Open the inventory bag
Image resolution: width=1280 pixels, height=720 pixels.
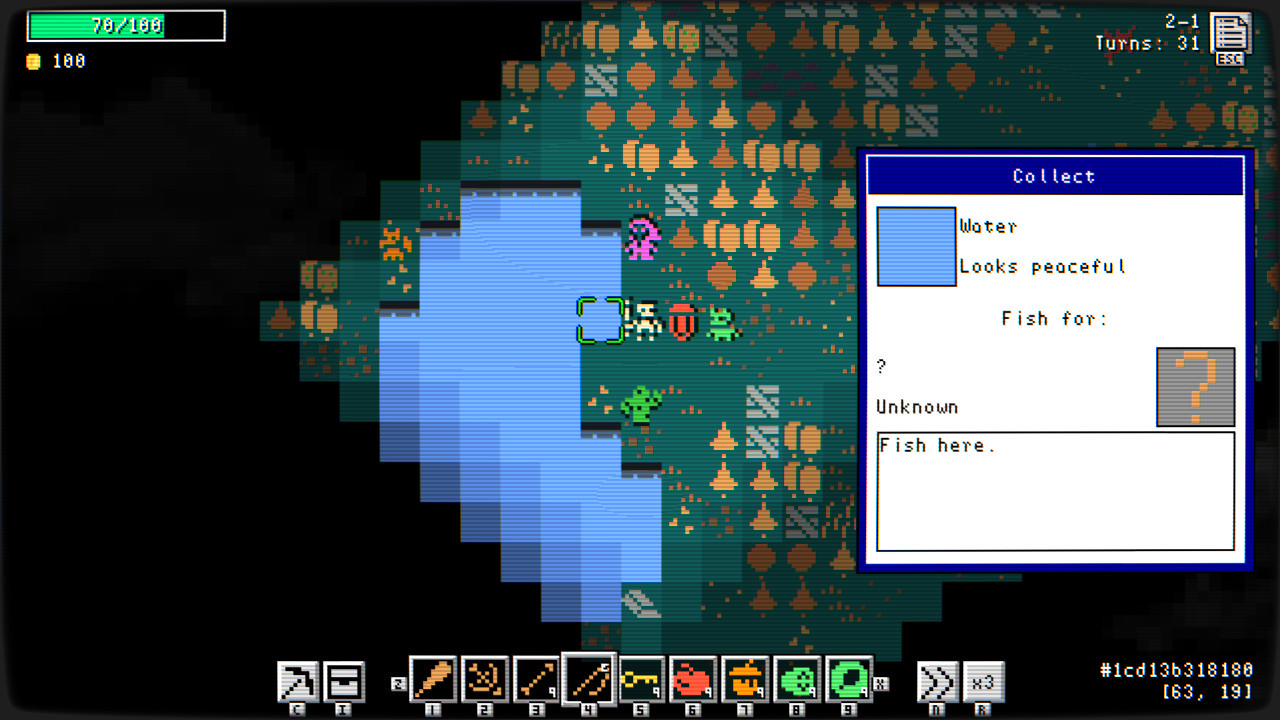pos(344,683)
